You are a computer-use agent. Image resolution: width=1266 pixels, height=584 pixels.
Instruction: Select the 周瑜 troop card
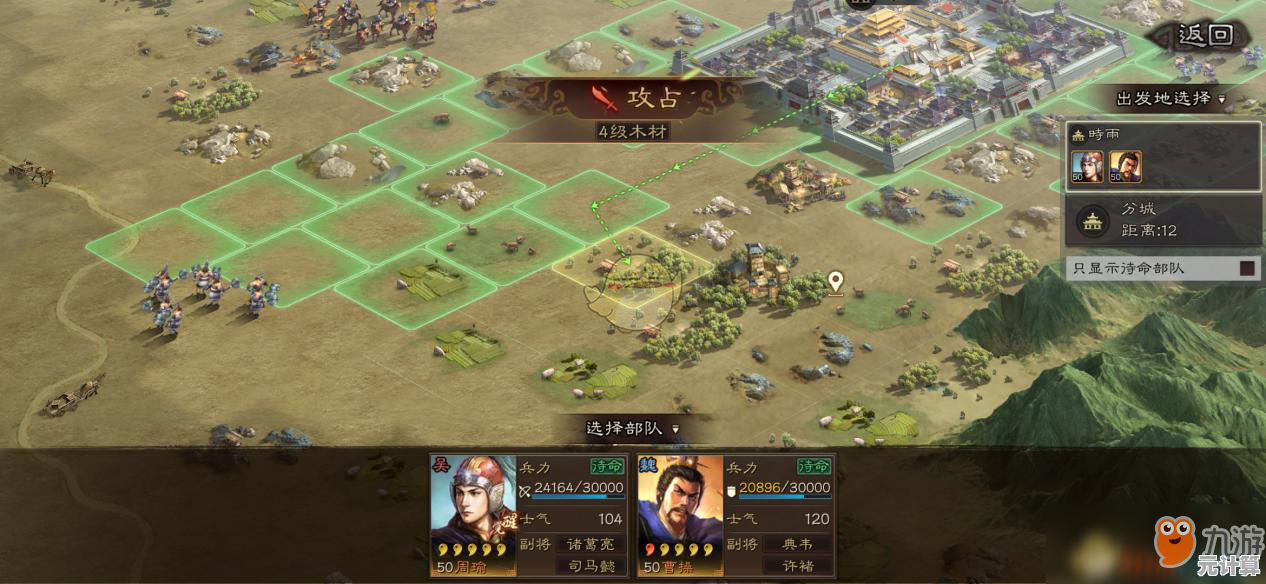(x=529, y=516)
